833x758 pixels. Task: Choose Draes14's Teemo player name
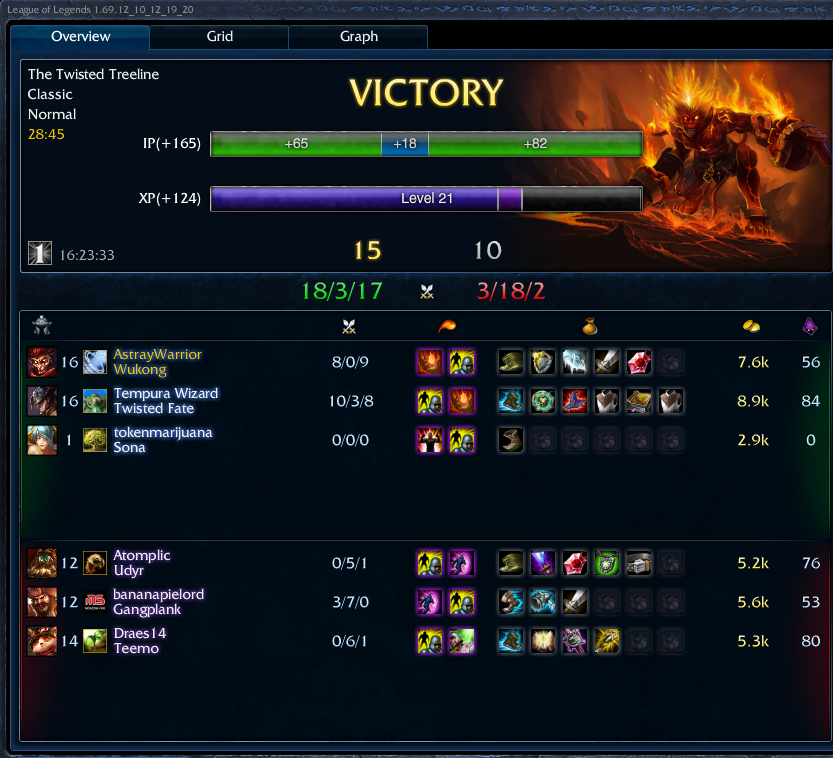point(140,634)
